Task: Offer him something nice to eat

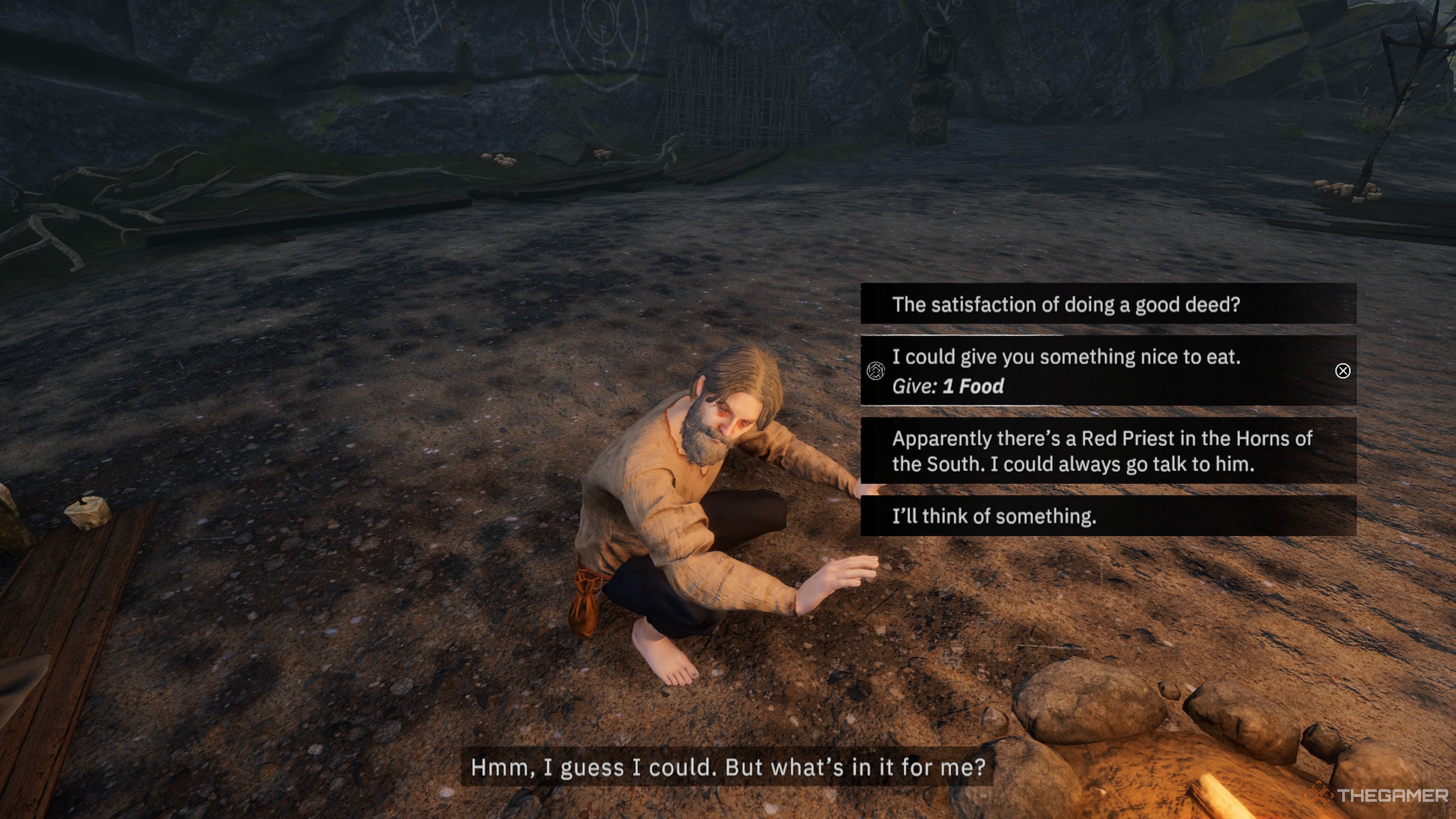Action: 1108,371
